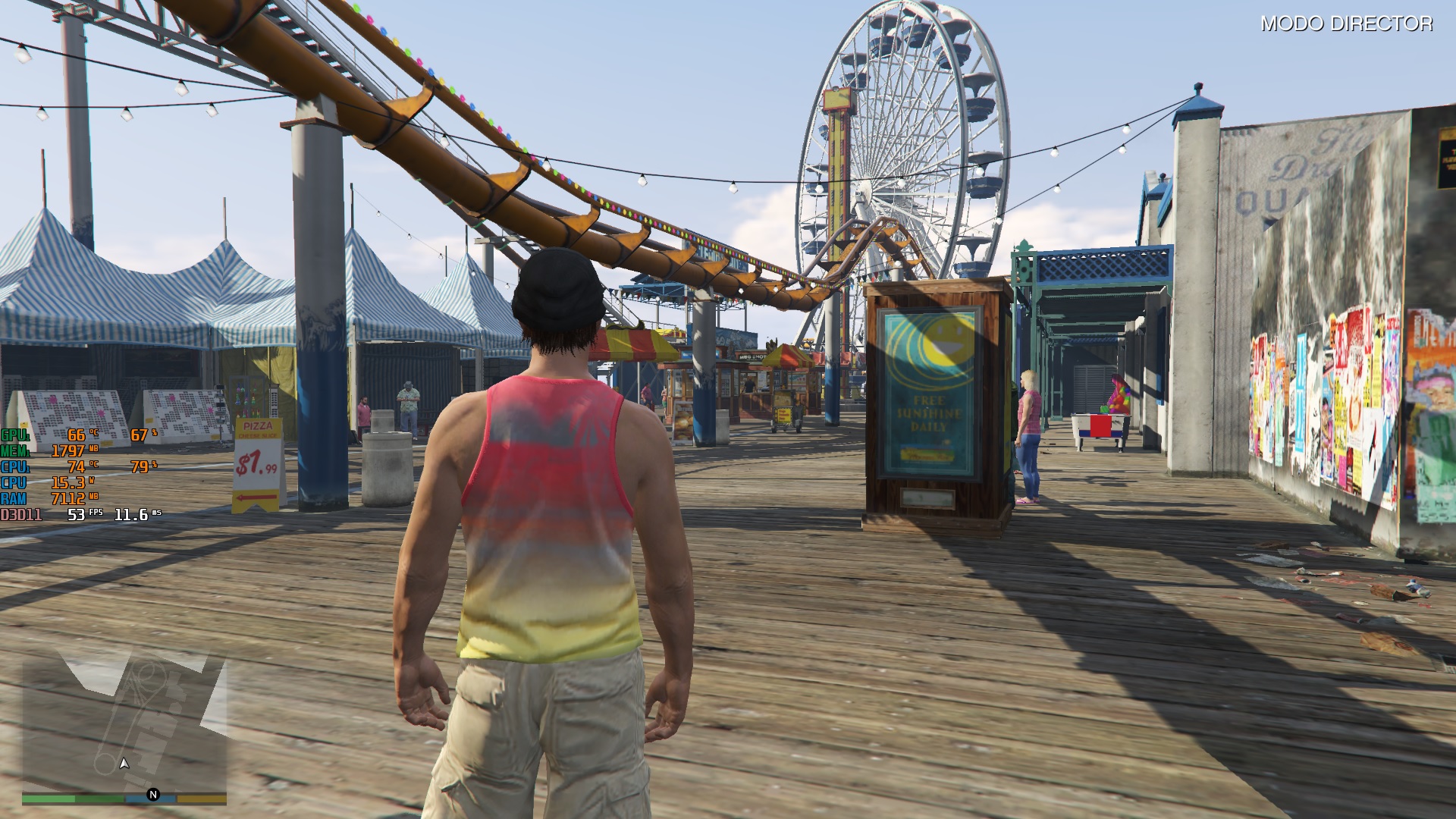The width and height of the screenshot is (1456, 819).
Task: Click the white player arrow on the minimap
Action: coord(124,764)
